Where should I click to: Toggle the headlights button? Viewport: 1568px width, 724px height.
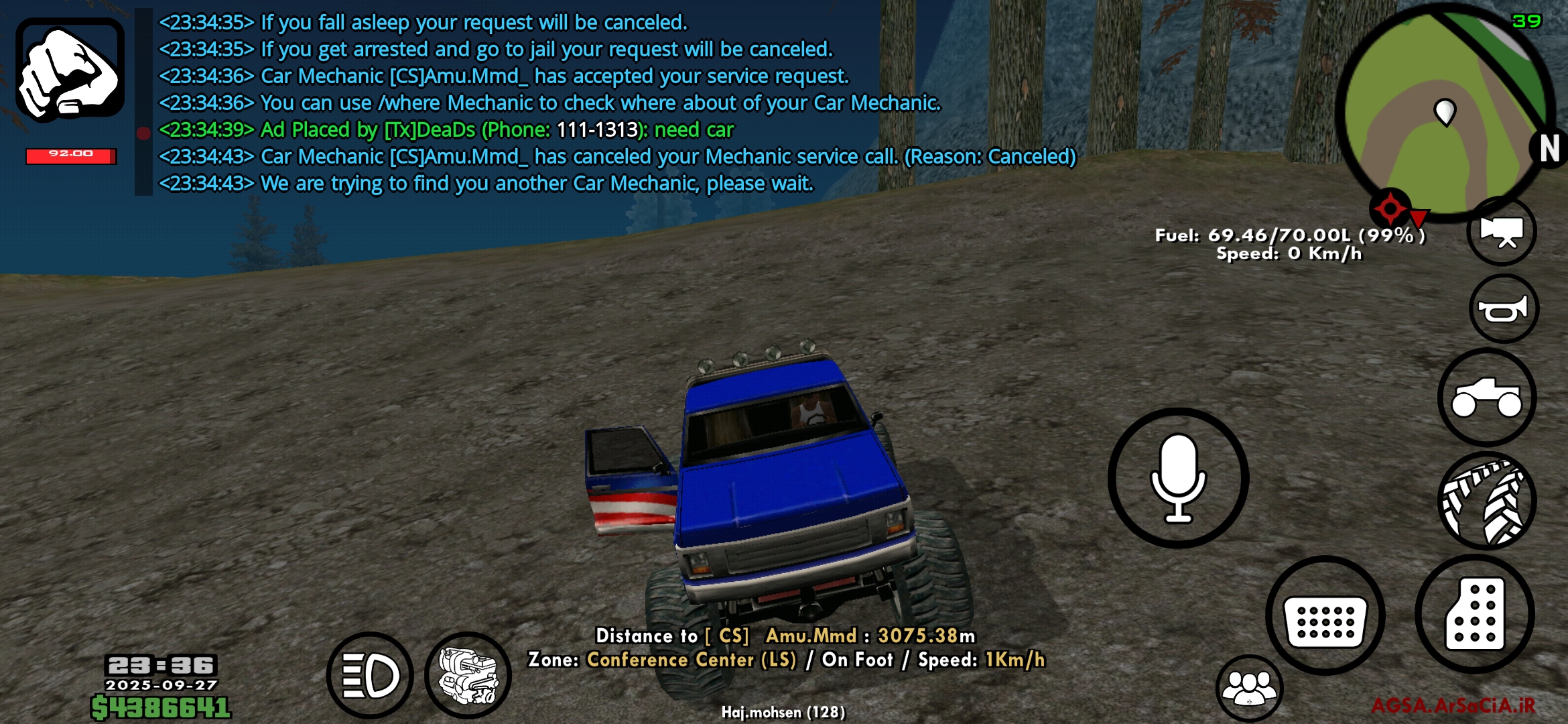370,675
